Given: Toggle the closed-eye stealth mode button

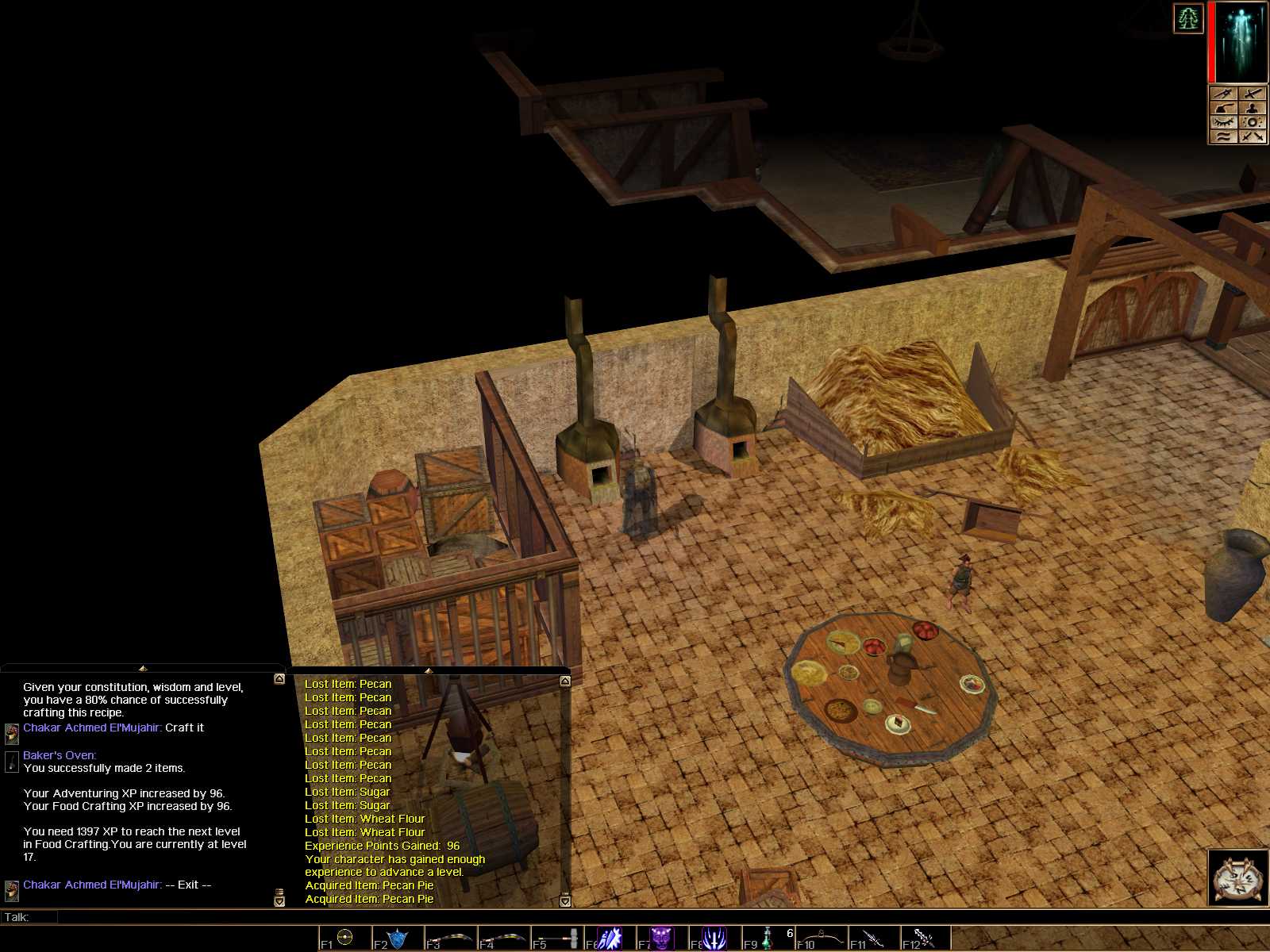Looking at the screenshot, I should tap(1223, 122).
